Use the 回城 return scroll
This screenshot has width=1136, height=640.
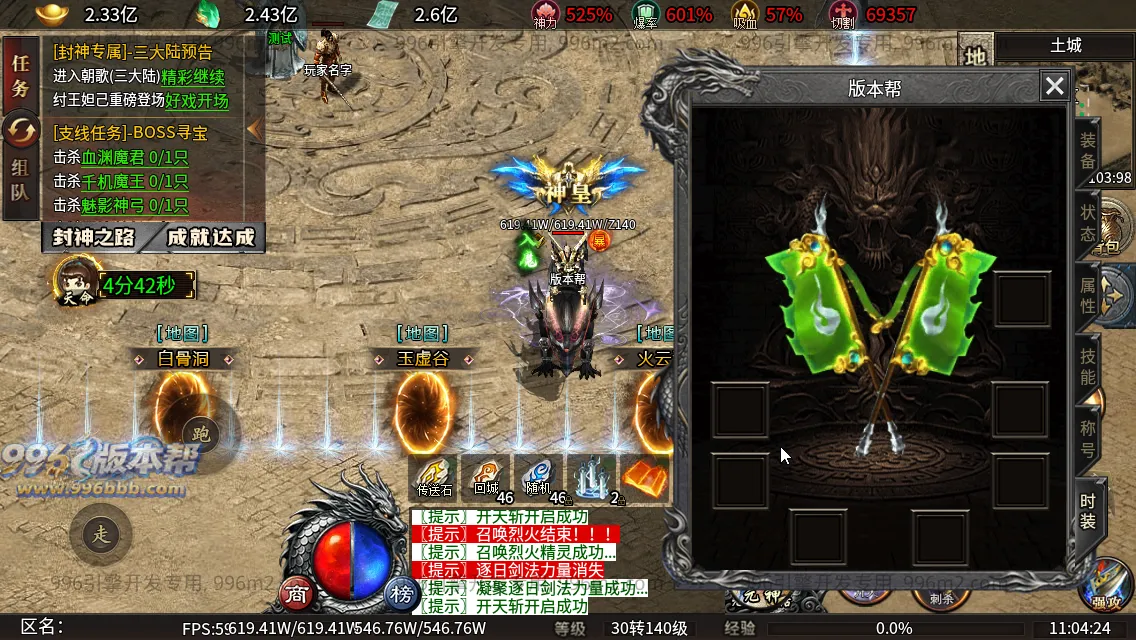pyautogui.click(x=487, y=477)
